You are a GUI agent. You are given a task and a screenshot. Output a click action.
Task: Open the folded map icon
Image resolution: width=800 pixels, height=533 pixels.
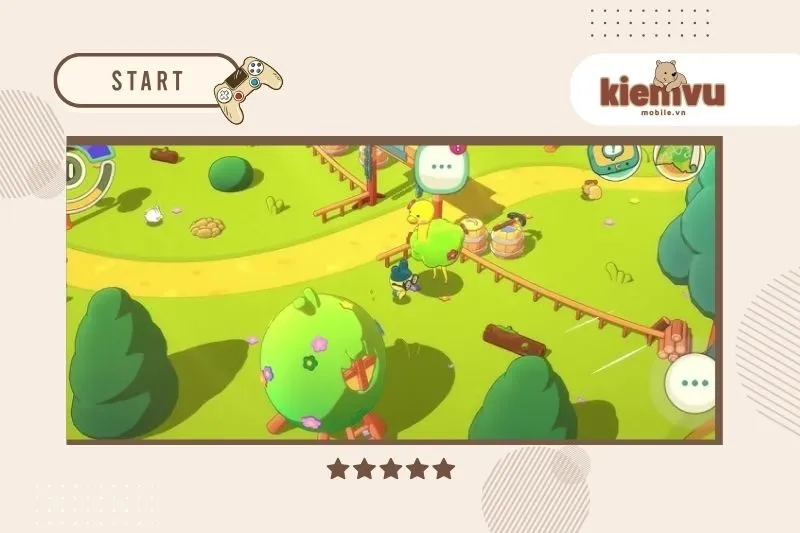[x=681, y=160]
